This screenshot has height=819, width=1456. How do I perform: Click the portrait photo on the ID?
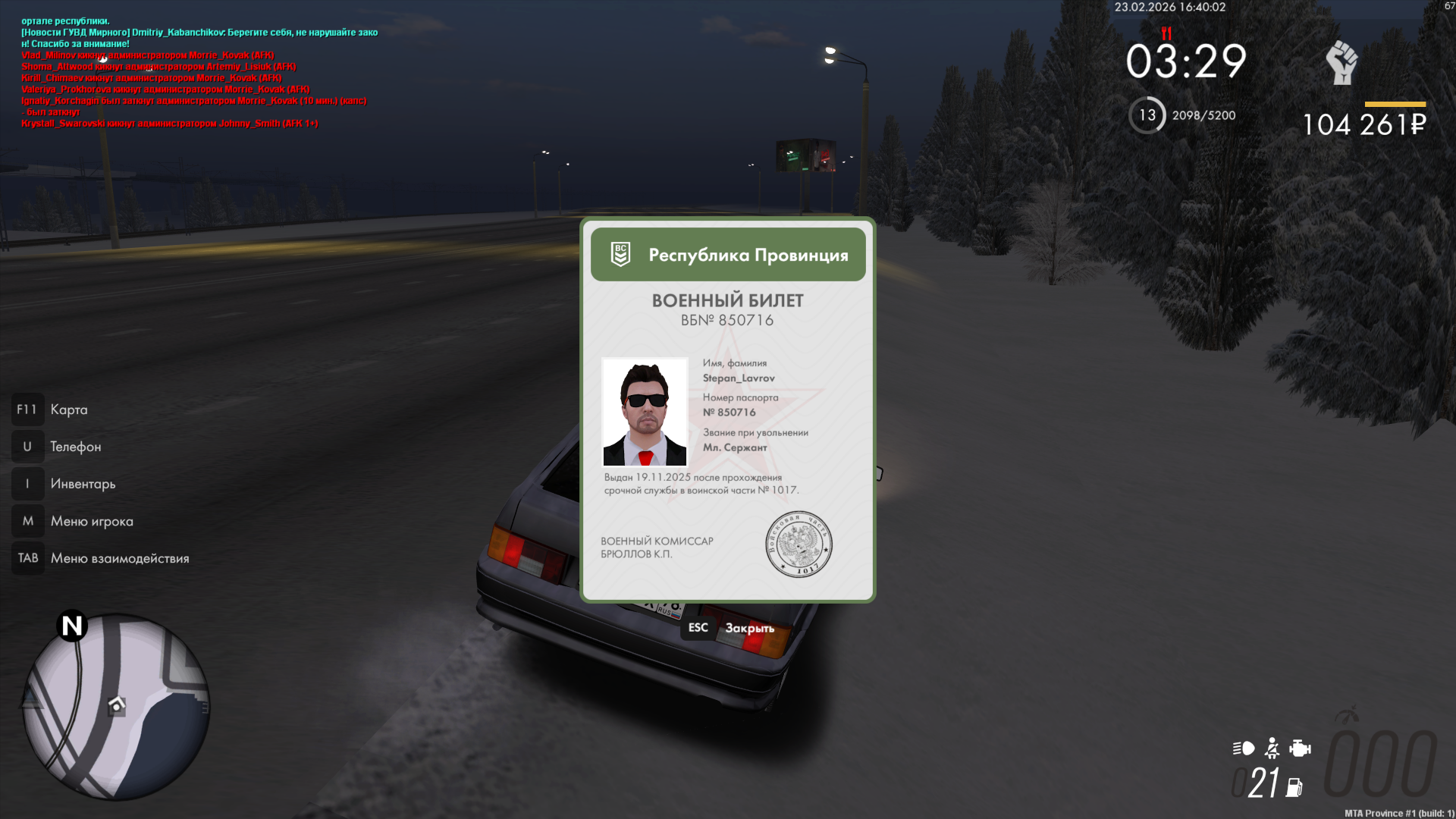[645, 412]
